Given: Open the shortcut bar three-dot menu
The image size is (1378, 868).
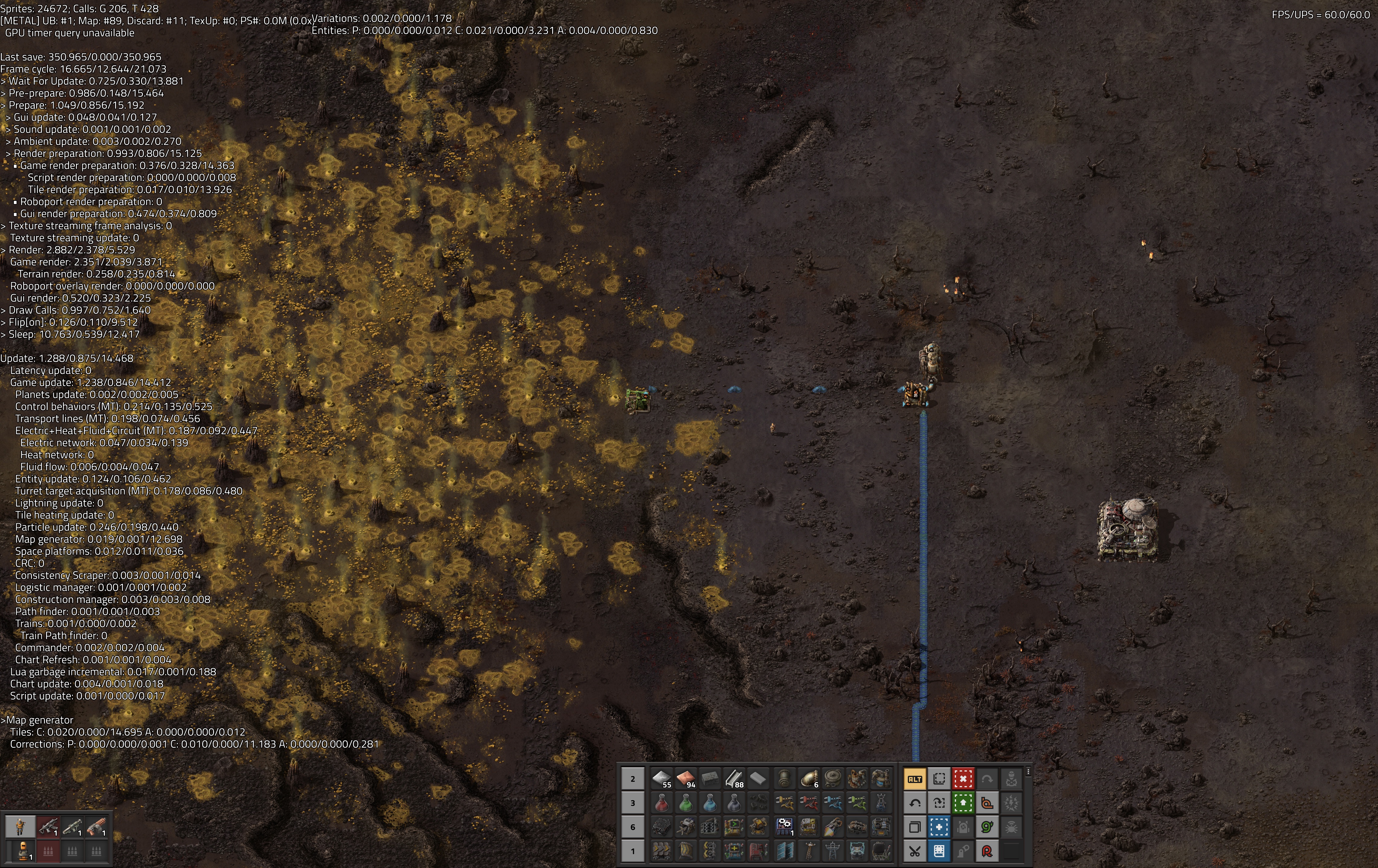Looking at the screenshot, I should click(x=1028, y=772).
